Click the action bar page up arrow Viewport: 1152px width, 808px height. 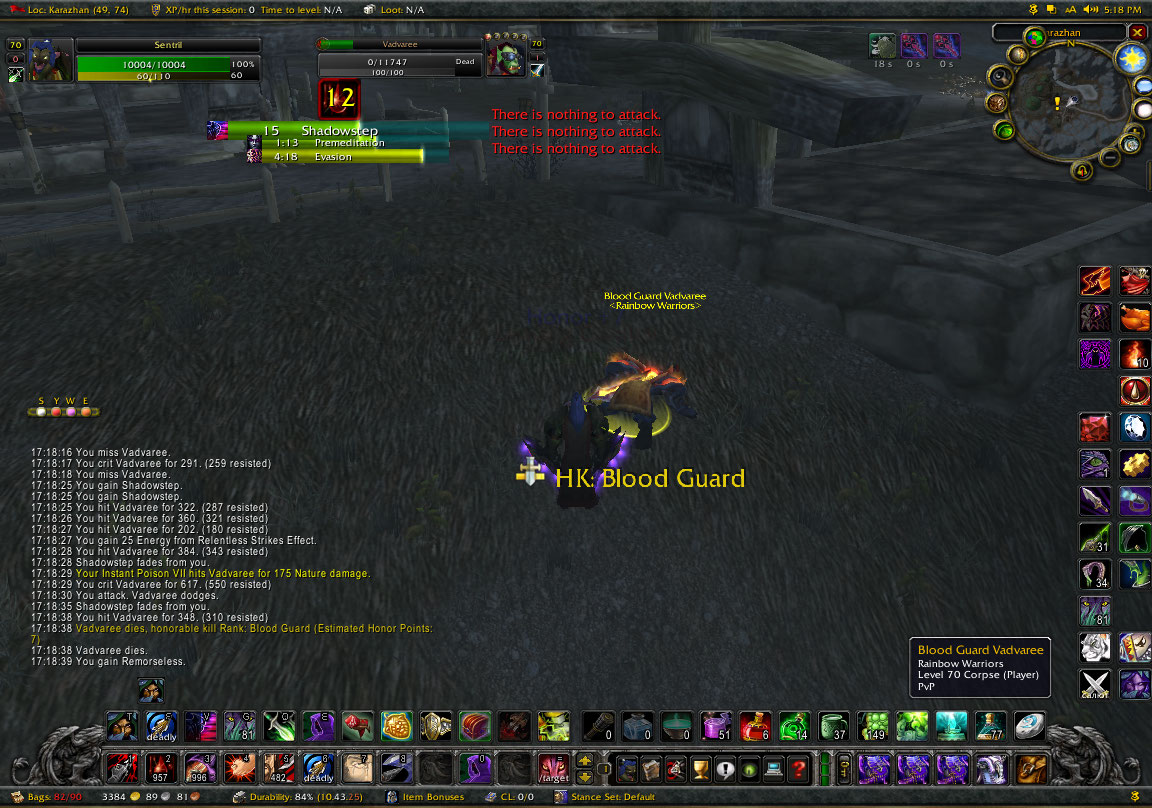[x=585, y=760]
